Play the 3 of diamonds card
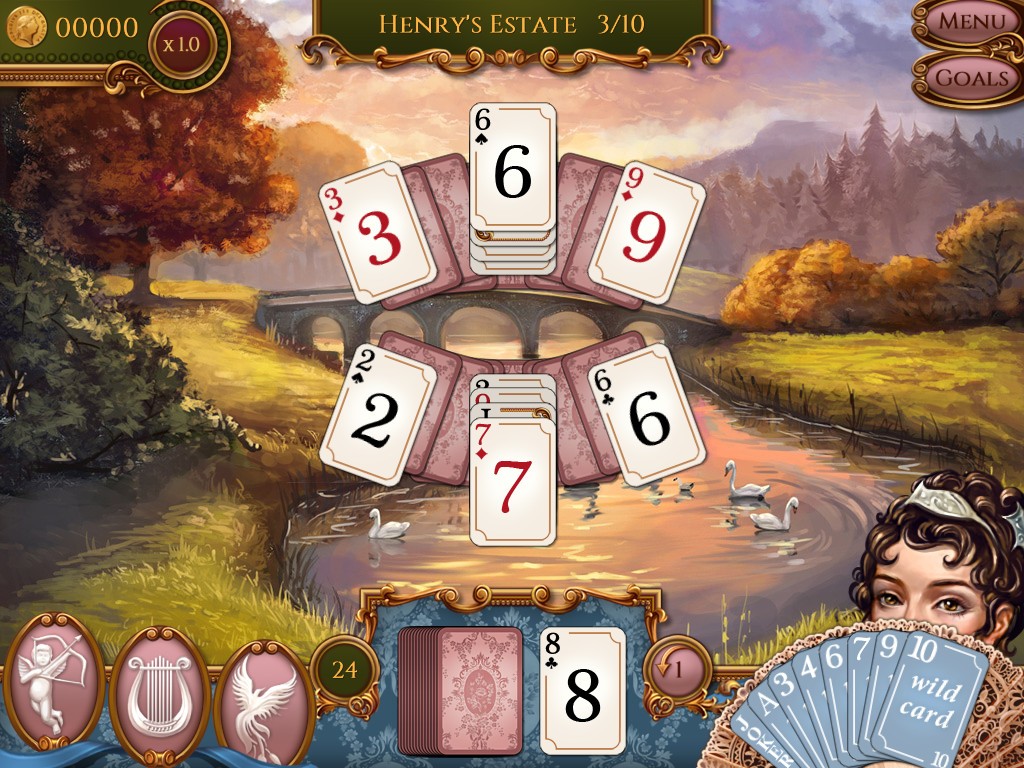Screen dimensions: 1024x768 pyautogui.click(x=377, y=234)
